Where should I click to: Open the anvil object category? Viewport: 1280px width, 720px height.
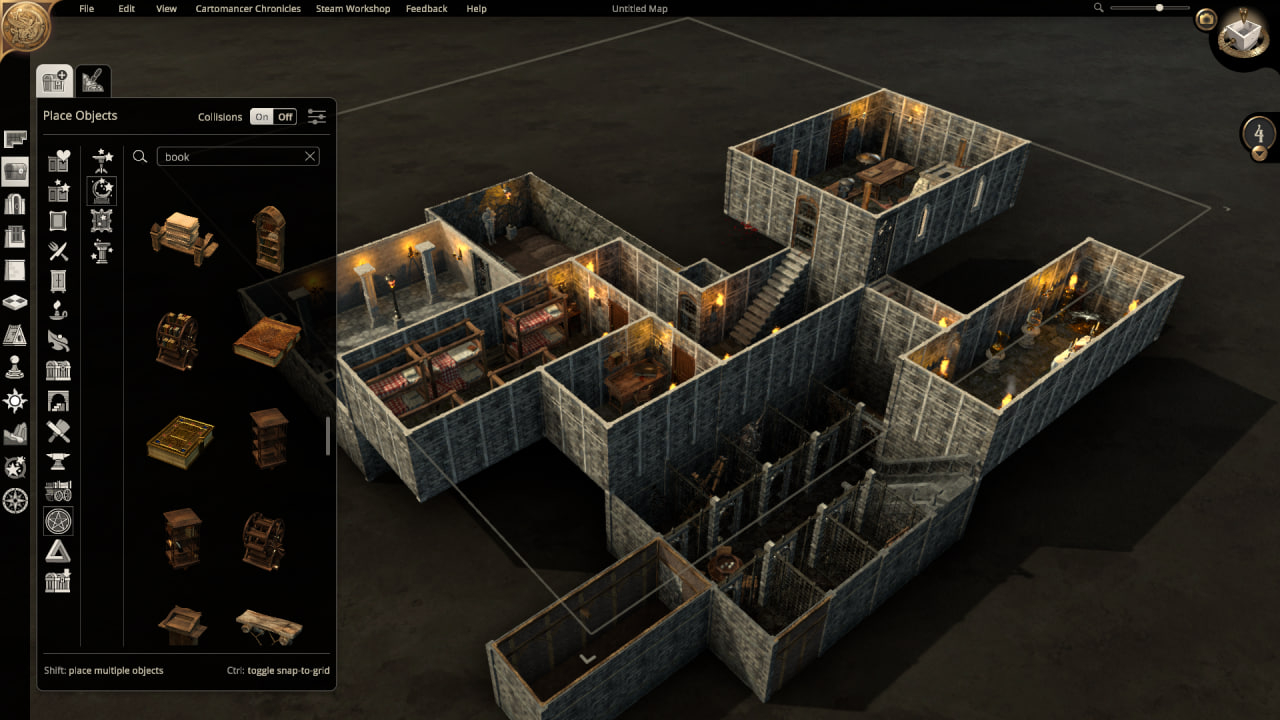pyautogui.click(x=58, y=462)
